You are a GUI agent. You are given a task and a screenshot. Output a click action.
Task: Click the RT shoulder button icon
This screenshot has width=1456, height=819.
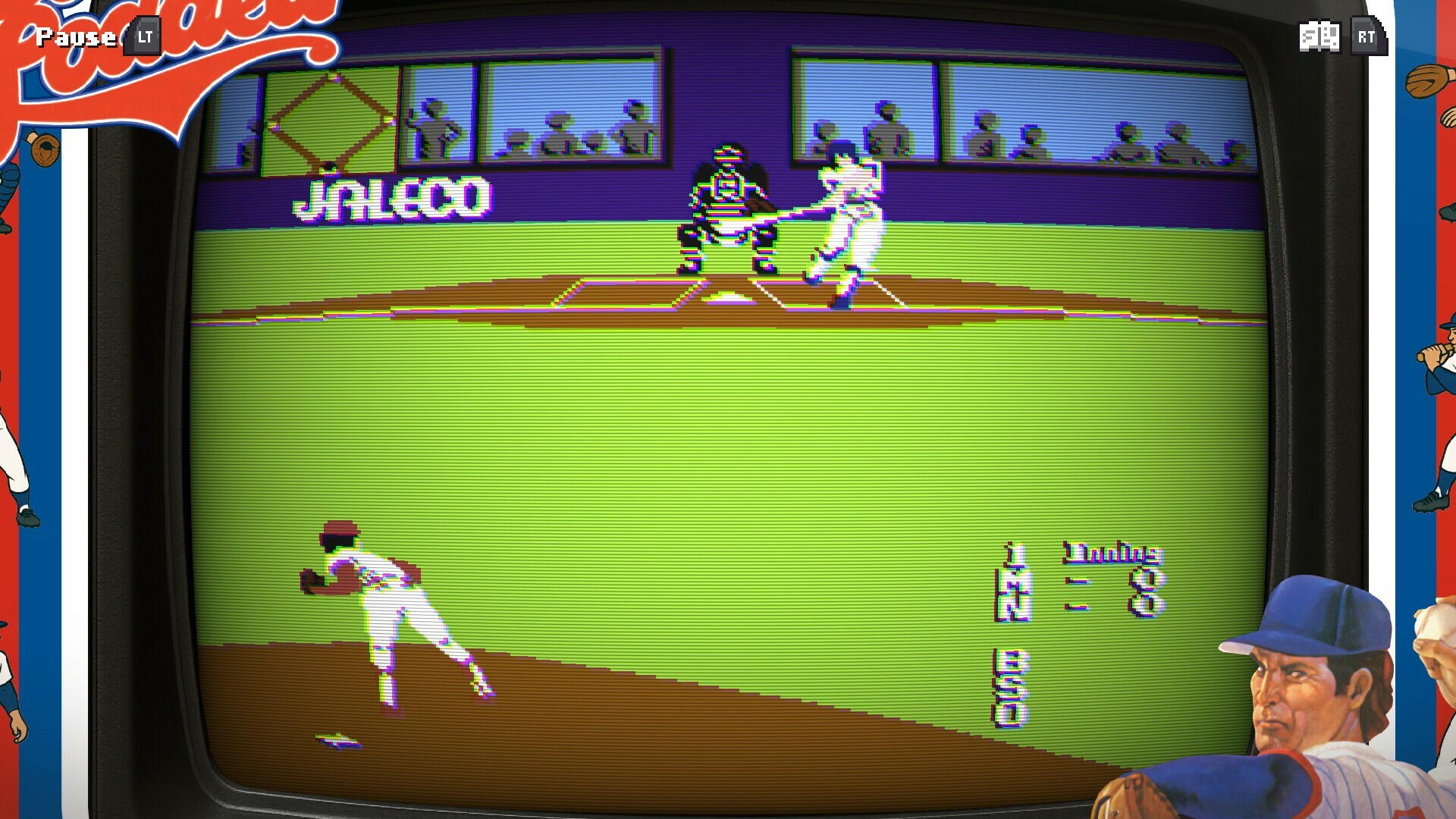[1368, 35]
